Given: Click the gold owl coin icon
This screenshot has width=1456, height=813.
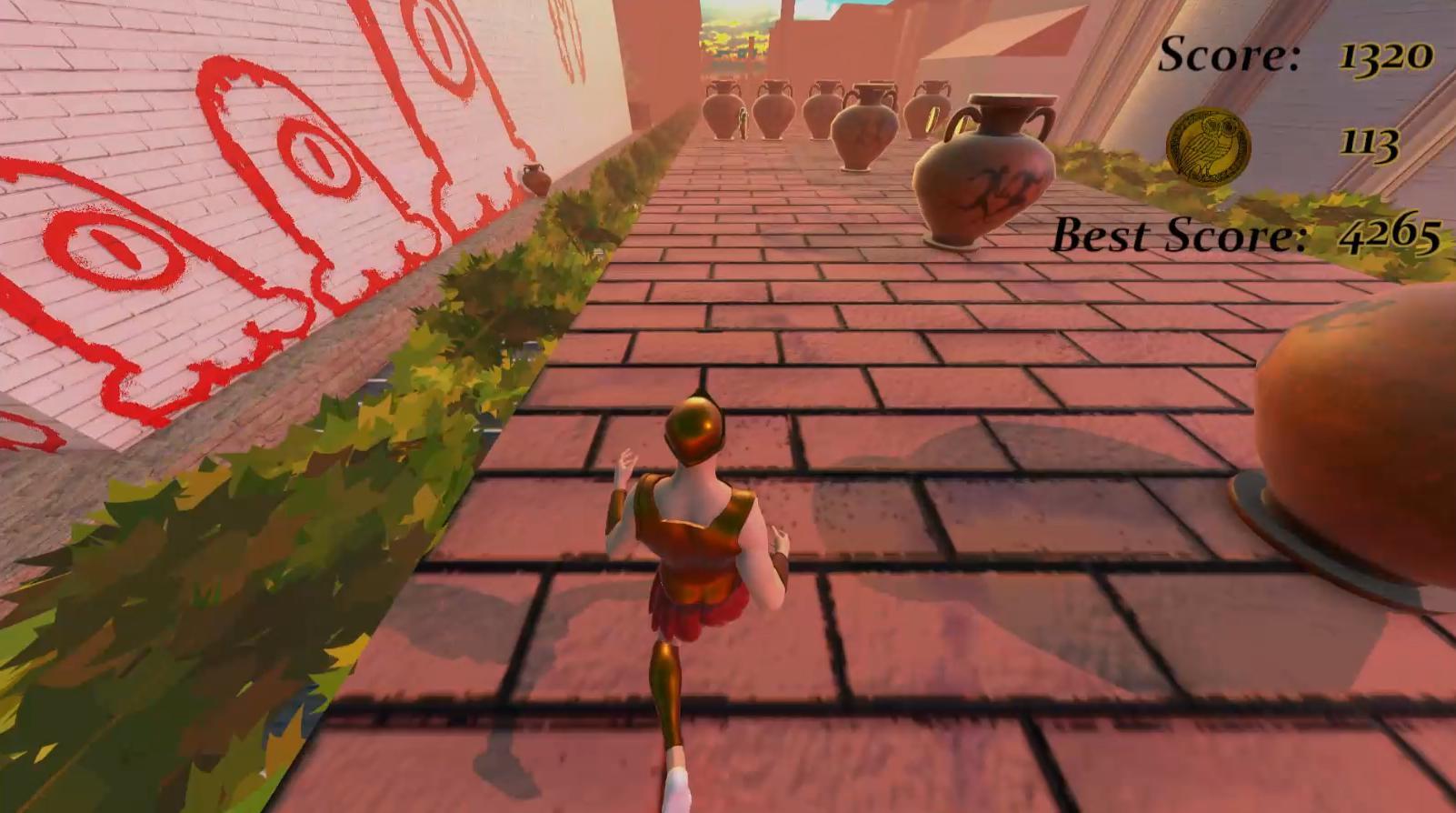Looking at the screenshot, I should [x=1208, y=146].
